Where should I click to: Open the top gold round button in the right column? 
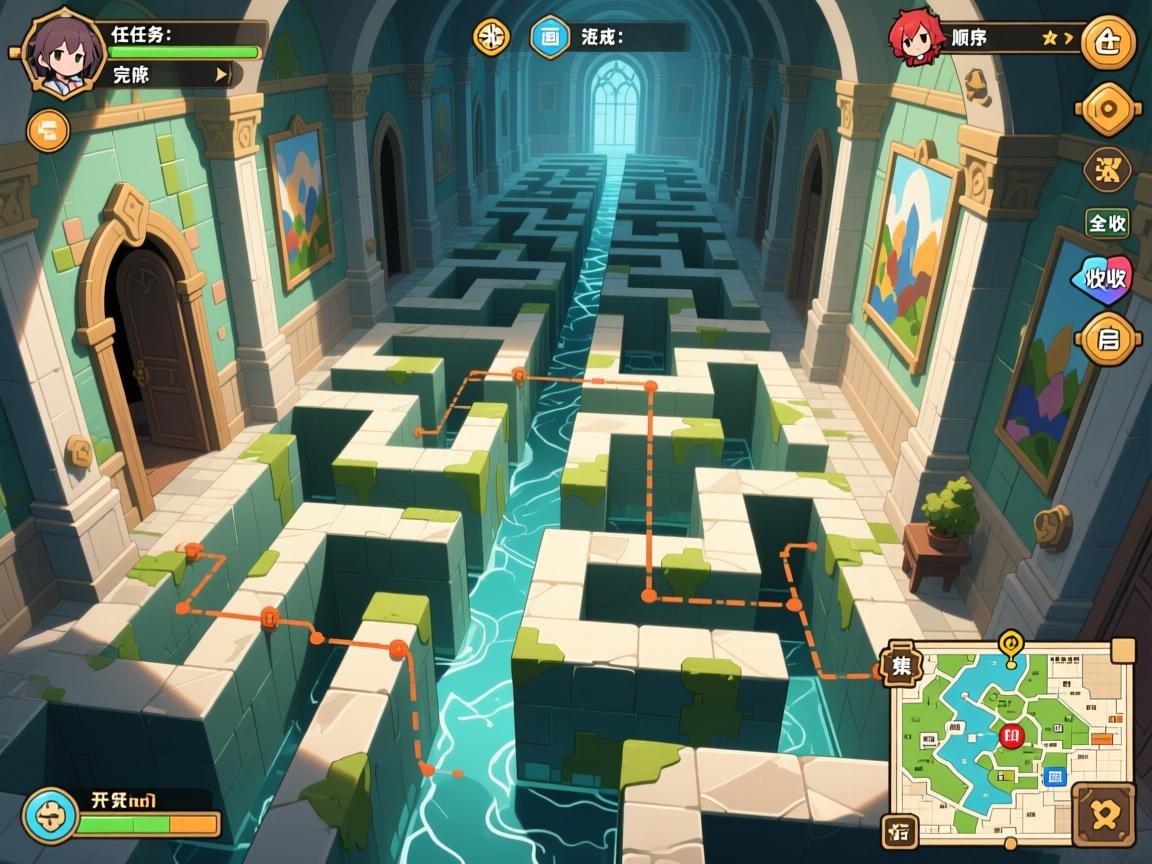(1108, 43)
